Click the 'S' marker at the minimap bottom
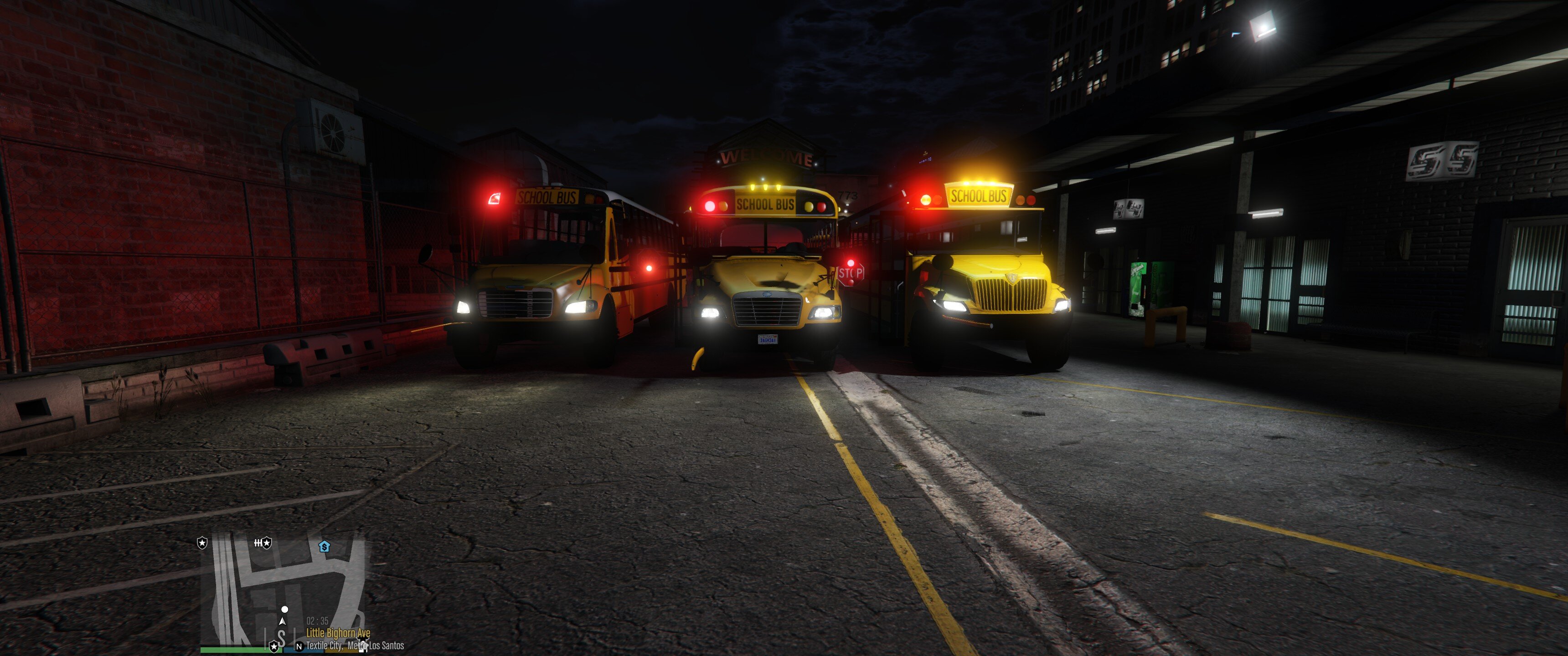The width and height of the screenshot is (1568, 656). click(281, 635)
